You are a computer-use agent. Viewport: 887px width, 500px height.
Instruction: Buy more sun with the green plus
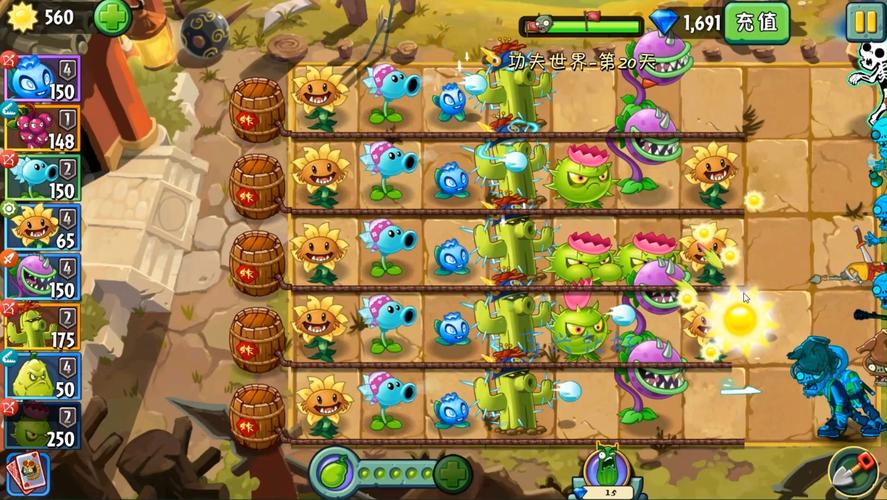click(112, 17)
